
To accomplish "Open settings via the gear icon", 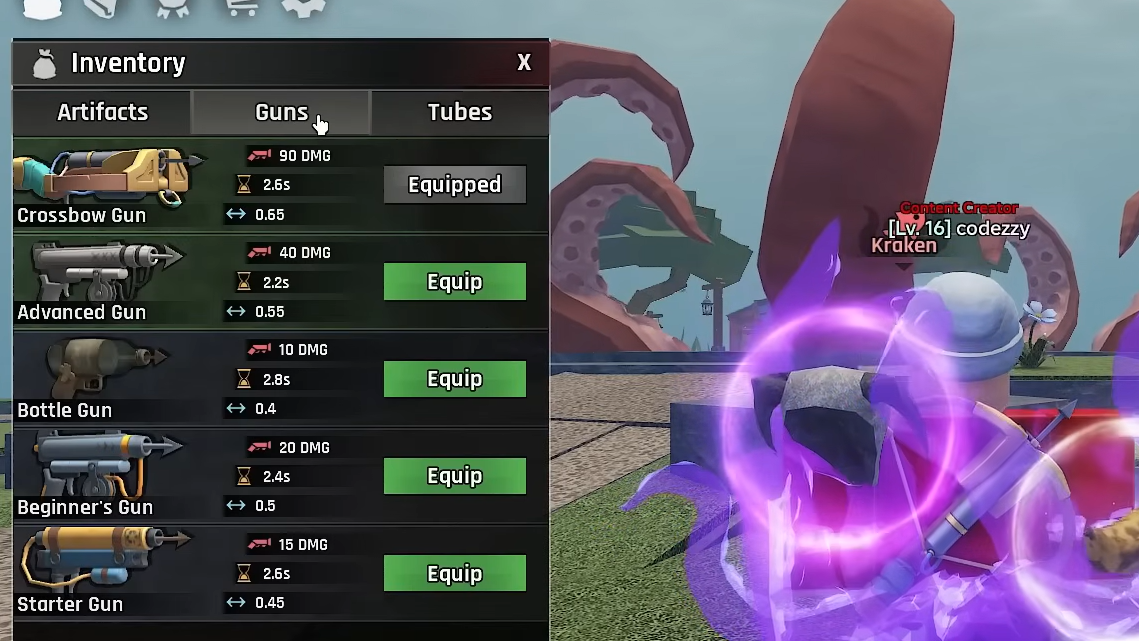I will pos(303,6).
